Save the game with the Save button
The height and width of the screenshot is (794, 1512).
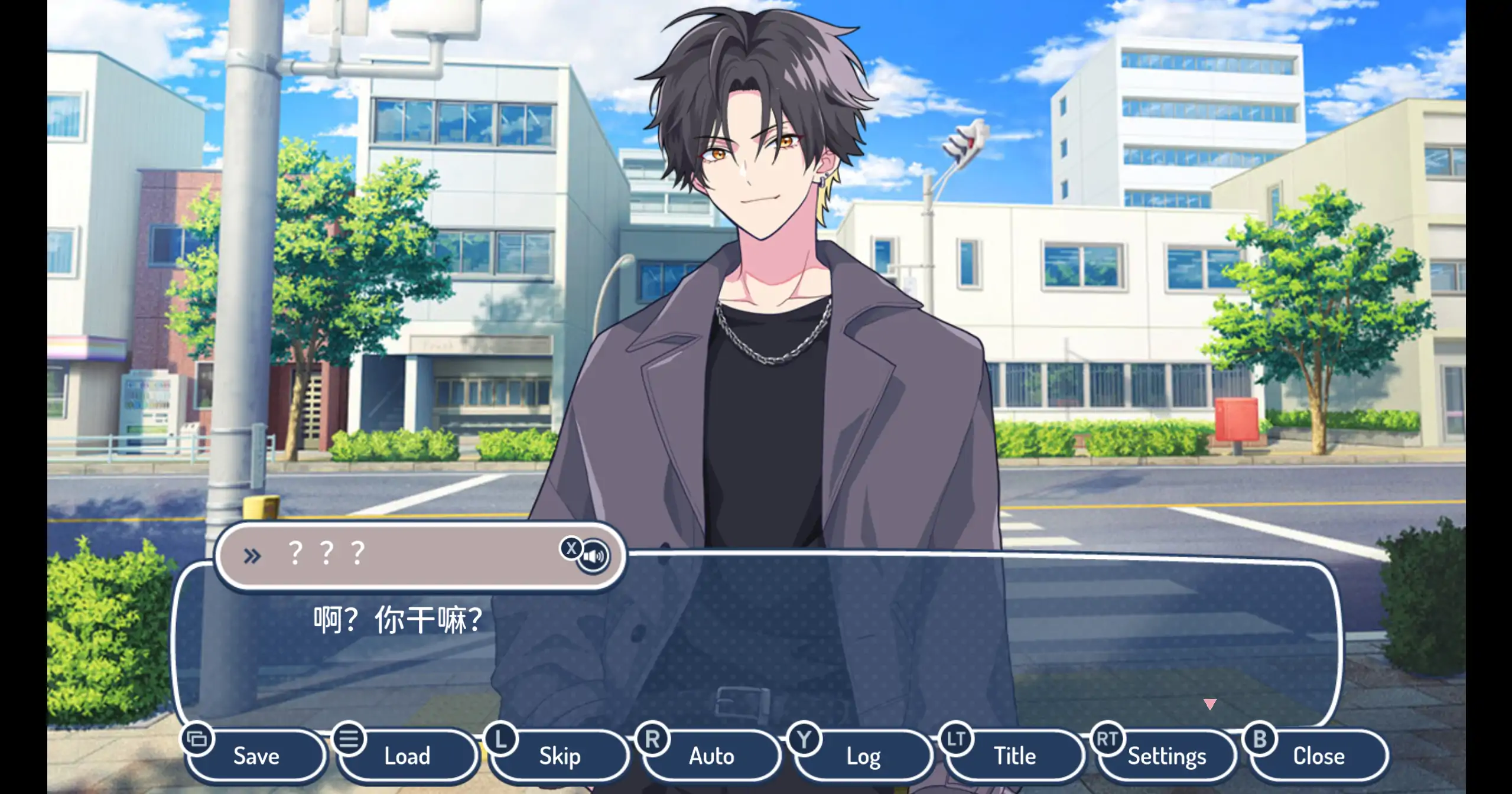(x=256, y=756)
